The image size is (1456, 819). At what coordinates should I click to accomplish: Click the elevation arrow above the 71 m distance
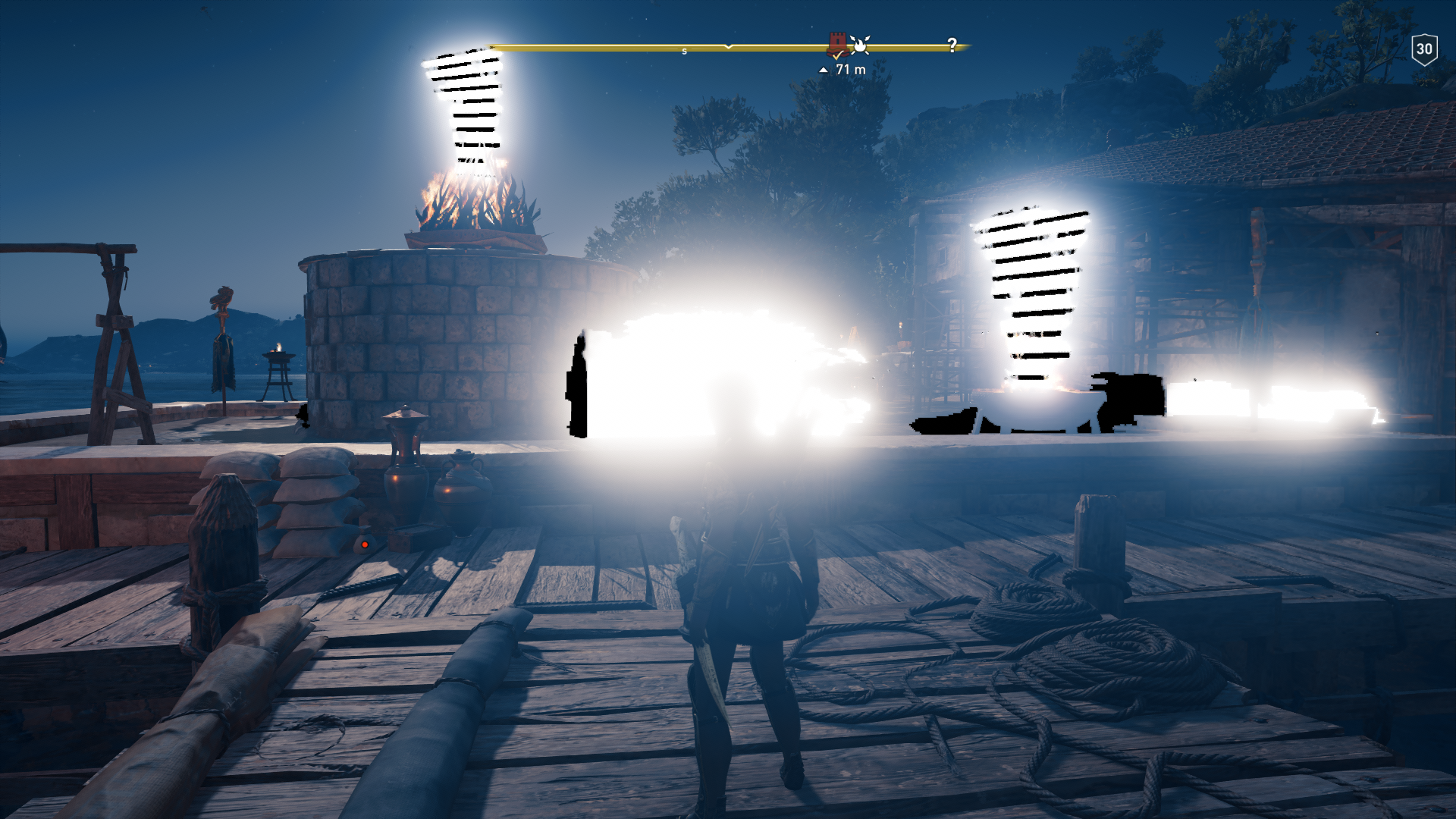tap(824, 71)
